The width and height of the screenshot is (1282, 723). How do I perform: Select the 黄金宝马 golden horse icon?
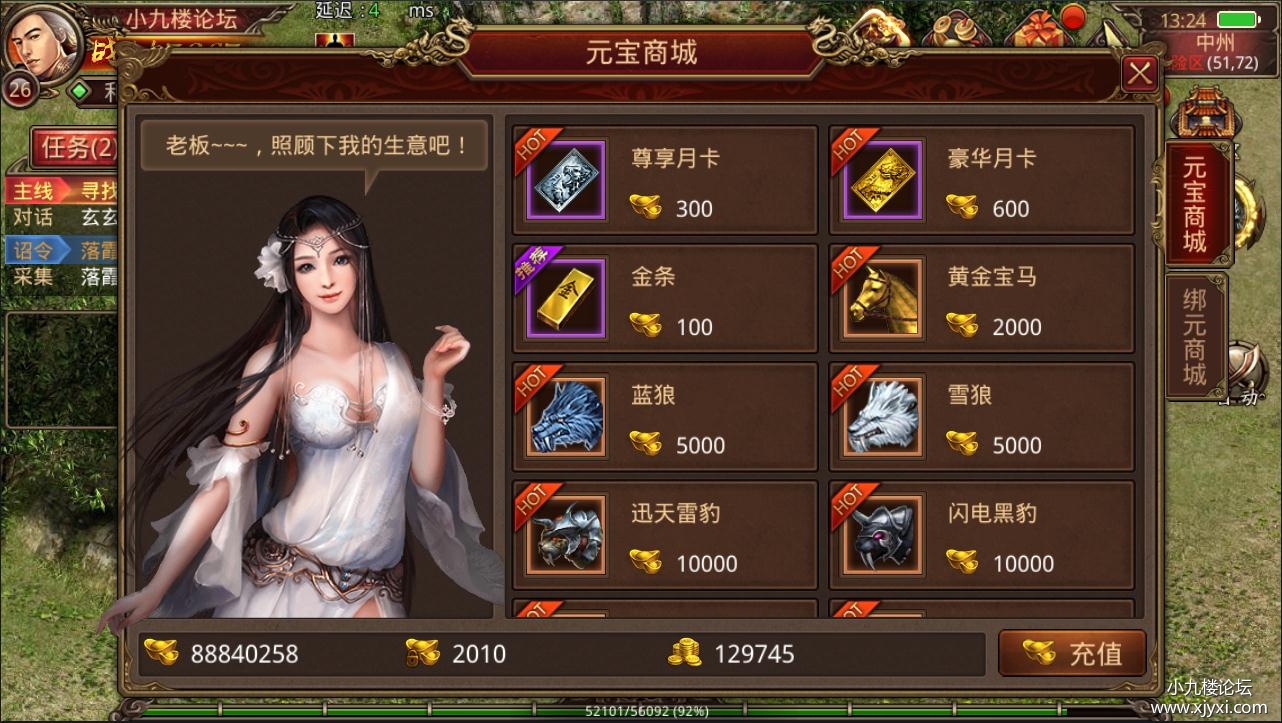point(881,297)
